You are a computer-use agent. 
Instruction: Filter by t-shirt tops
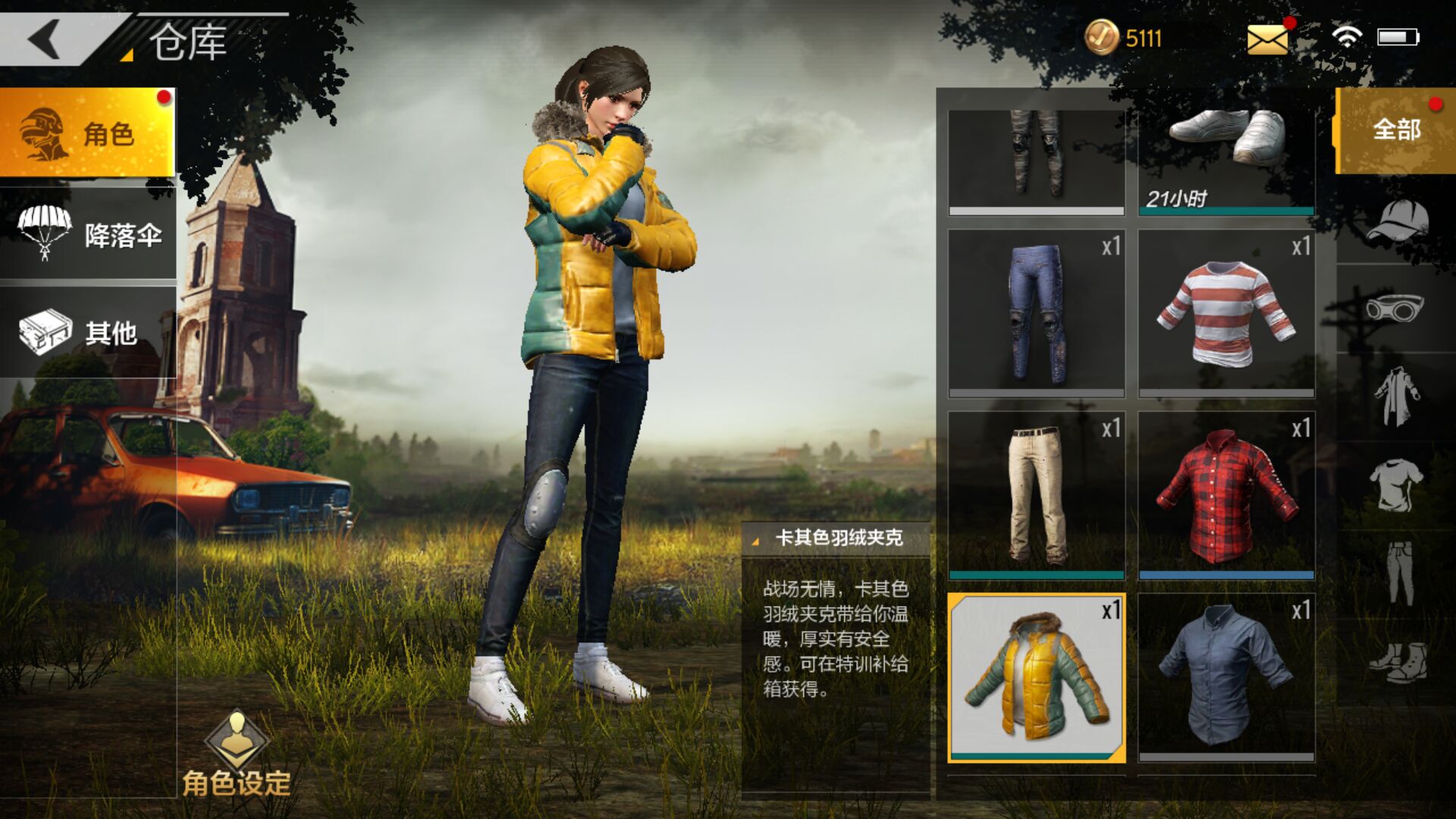[x=1396, y=485]
